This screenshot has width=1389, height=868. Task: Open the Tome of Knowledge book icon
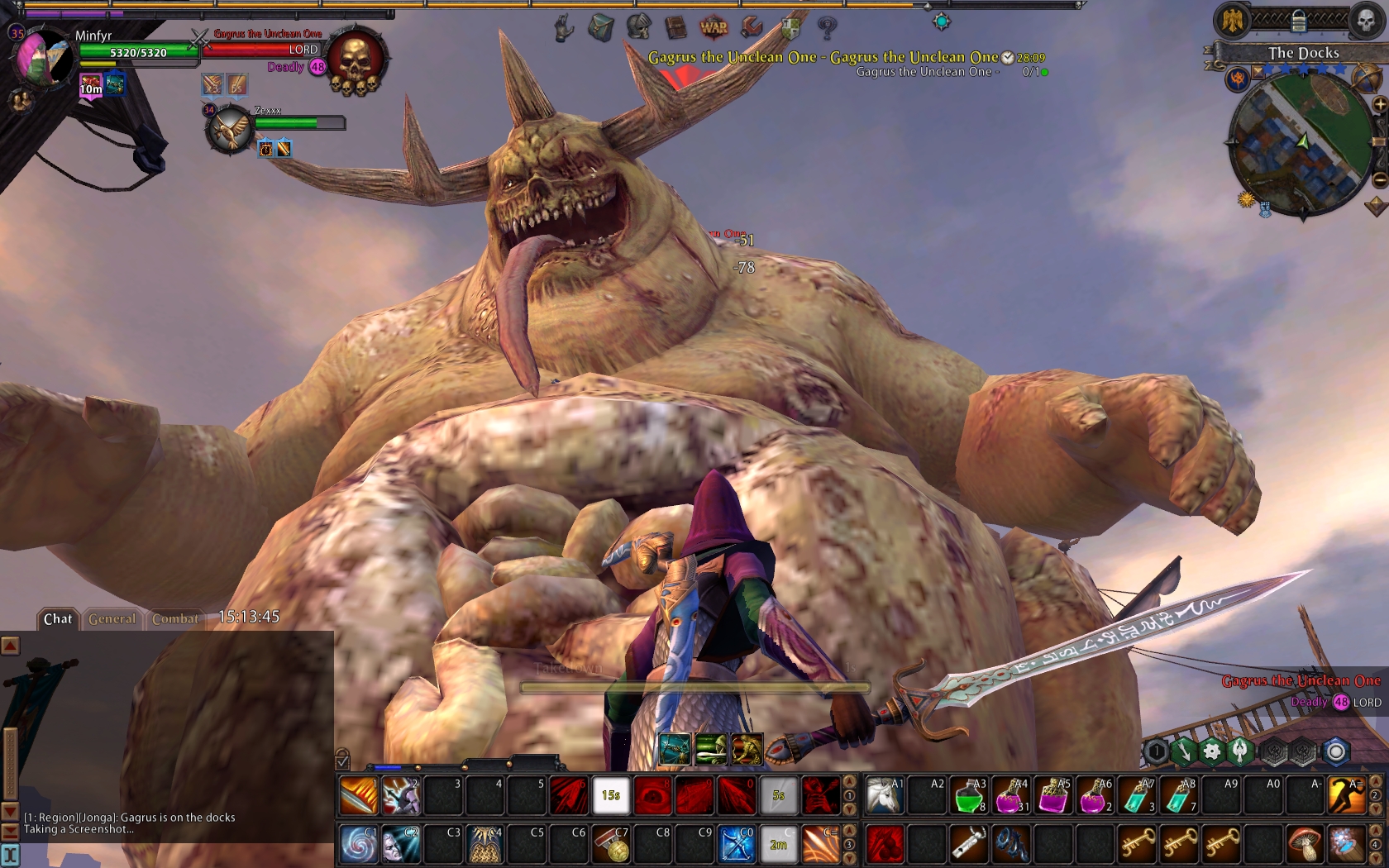coord(675,27)
